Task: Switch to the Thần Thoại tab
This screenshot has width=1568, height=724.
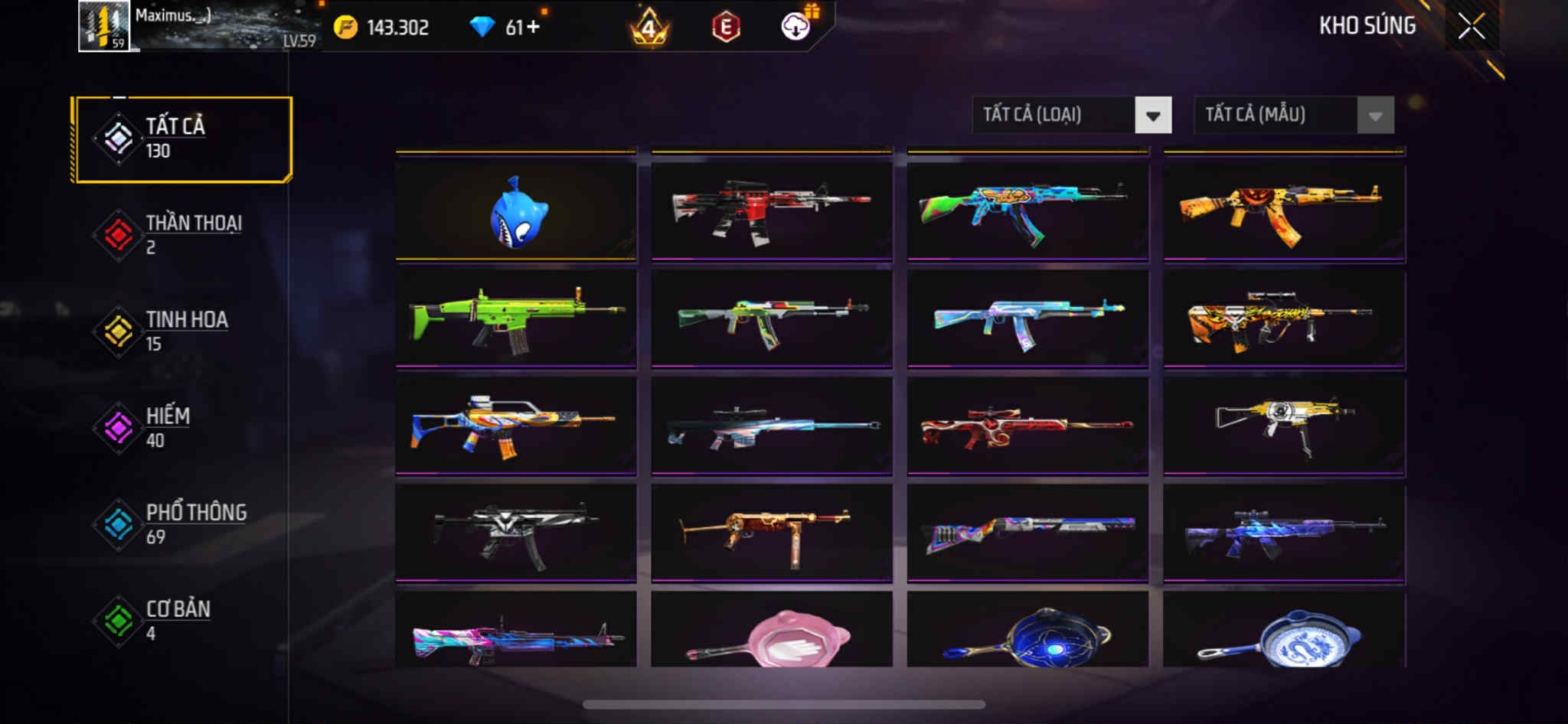Action: tap(182, 235)
